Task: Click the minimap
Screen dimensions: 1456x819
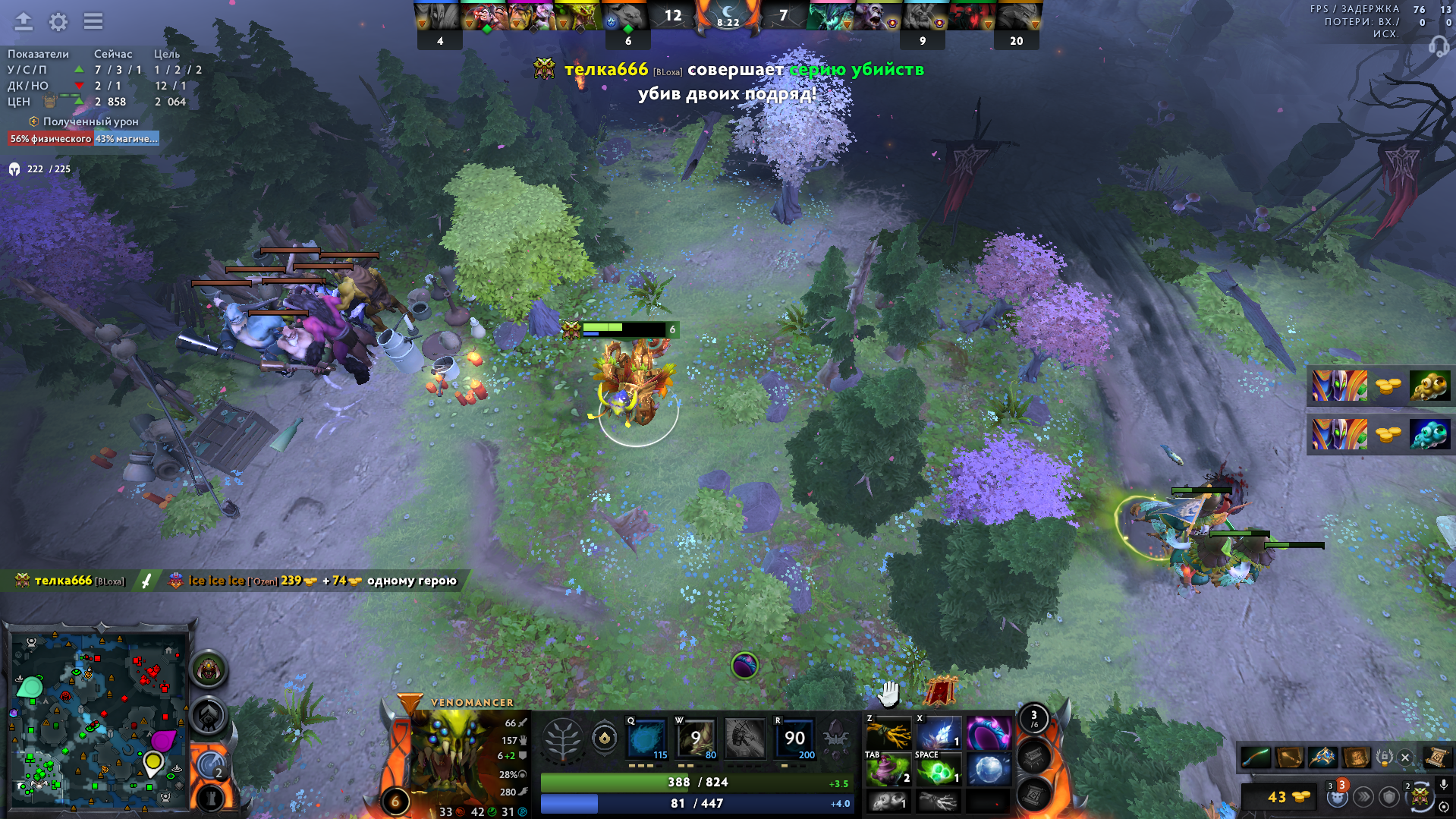Action: [99, 719]
